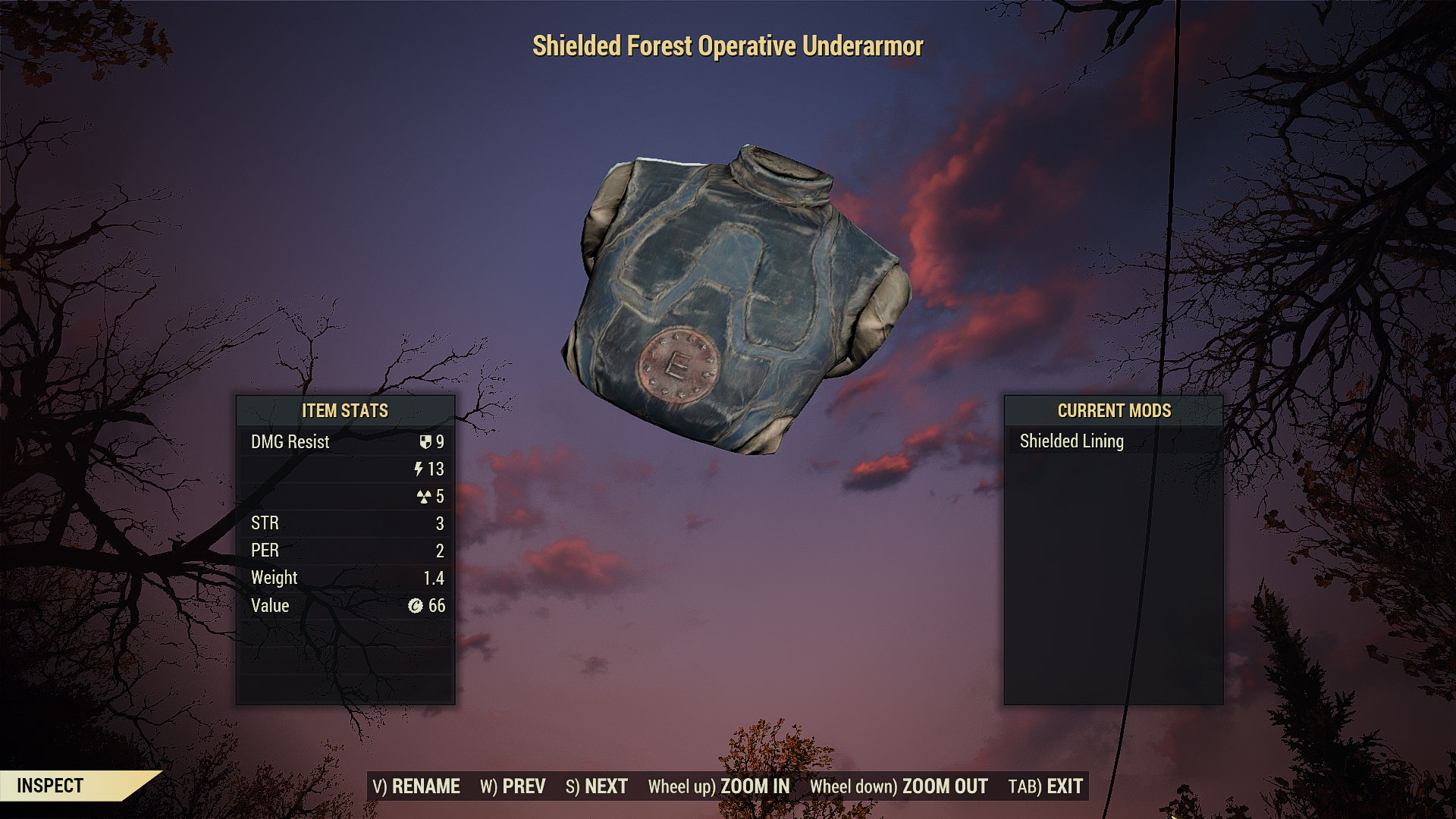Go to the PREV item
The width and height of the screenshot is (1456, 819).
(x=513, y=786)
